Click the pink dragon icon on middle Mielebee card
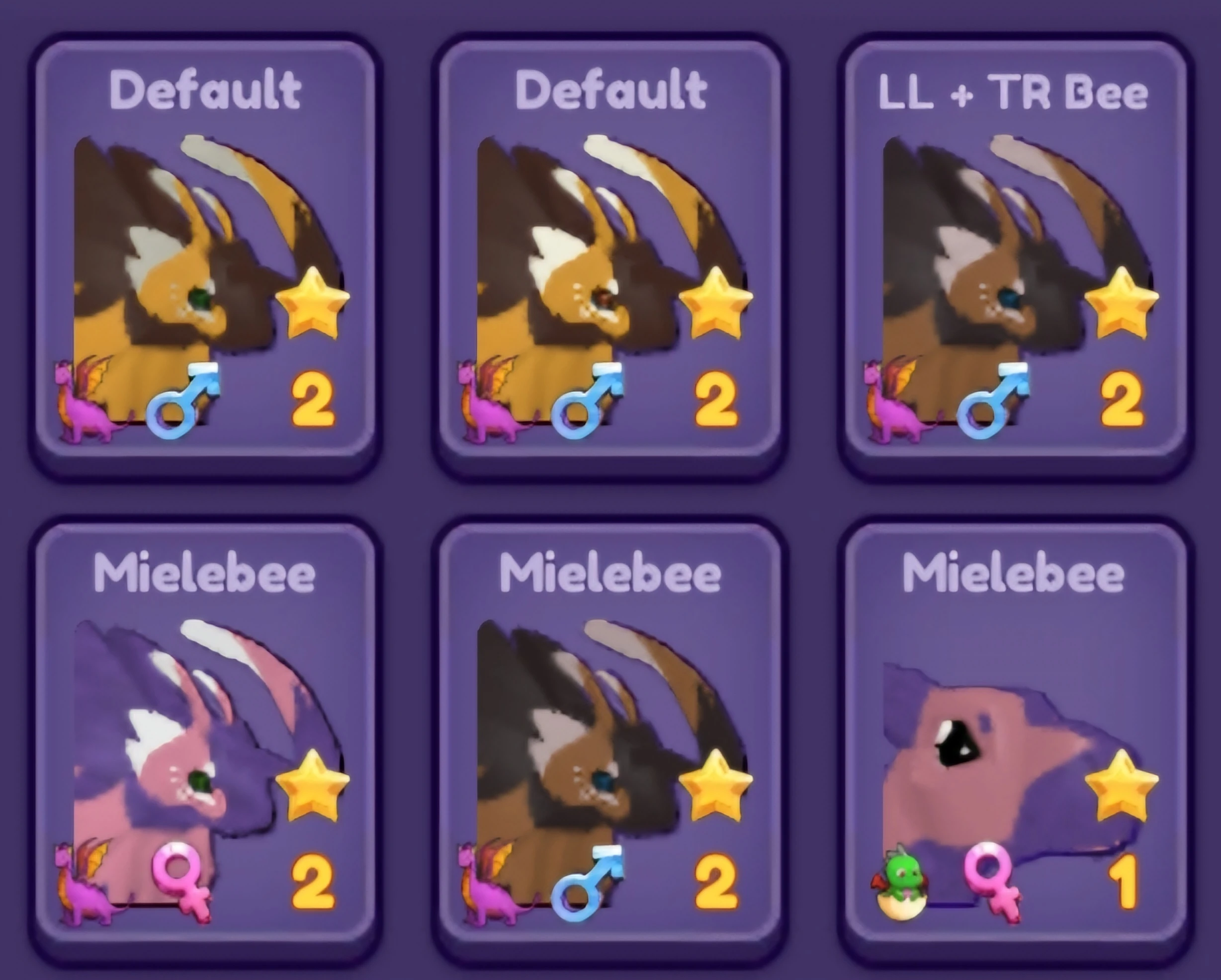Viewport: 1221px width, 980px height. click(x=489, y=895)
